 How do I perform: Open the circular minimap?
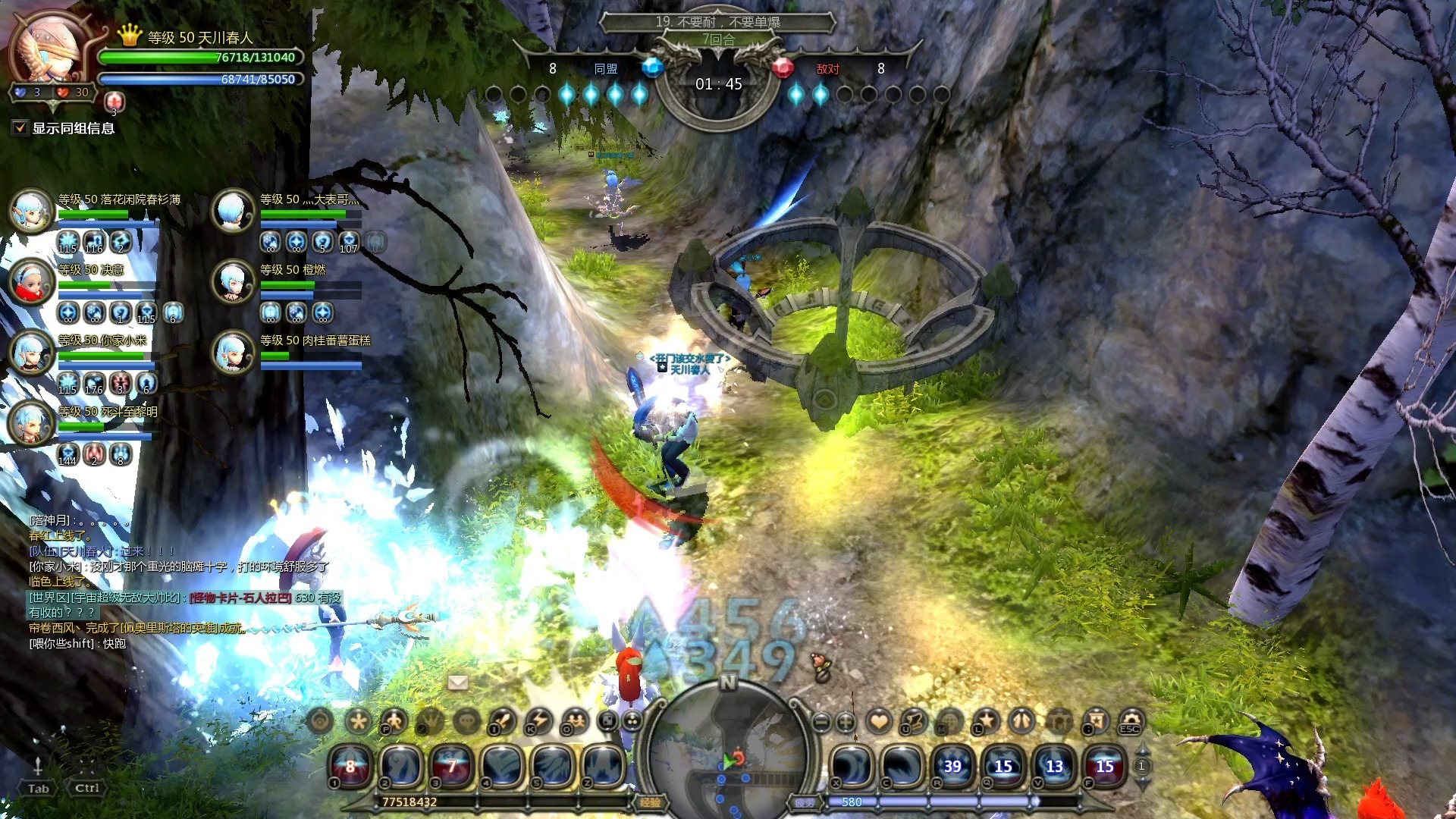727,751
